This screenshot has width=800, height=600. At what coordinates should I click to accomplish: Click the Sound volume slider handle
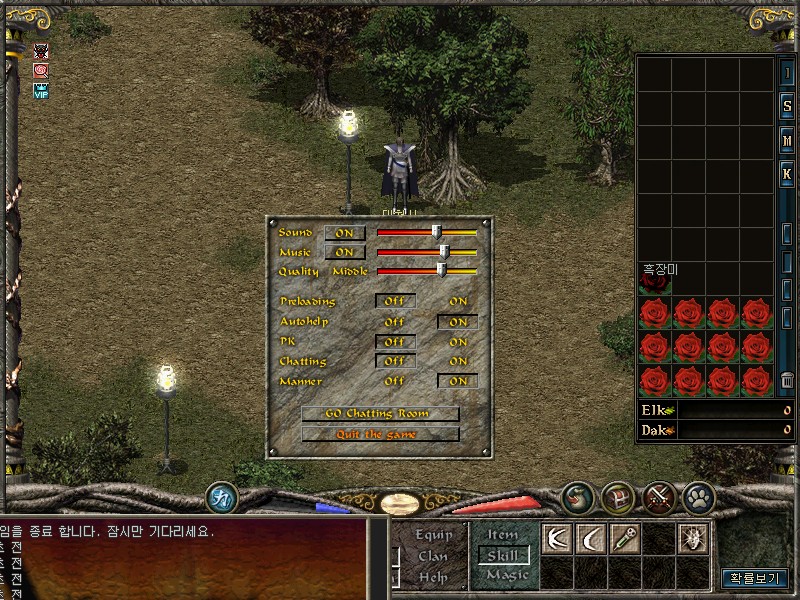coord(437,232)
